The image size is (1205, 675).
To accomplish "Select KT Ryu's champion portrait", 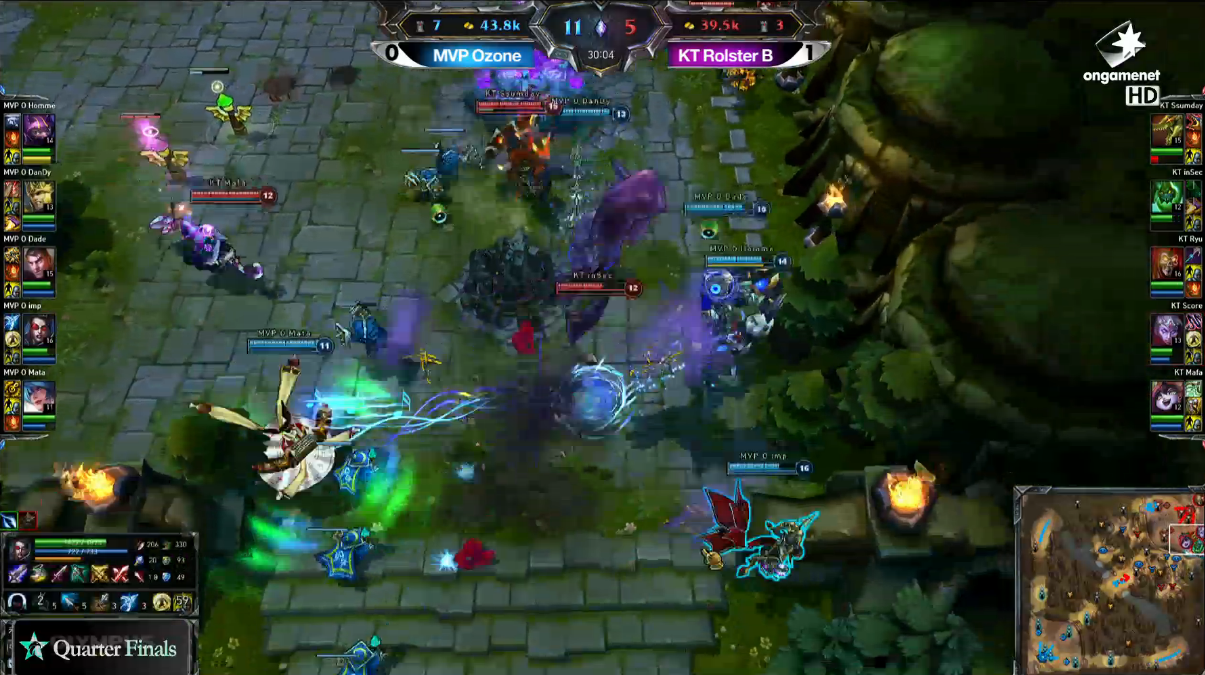I will tap(1166, 265).
